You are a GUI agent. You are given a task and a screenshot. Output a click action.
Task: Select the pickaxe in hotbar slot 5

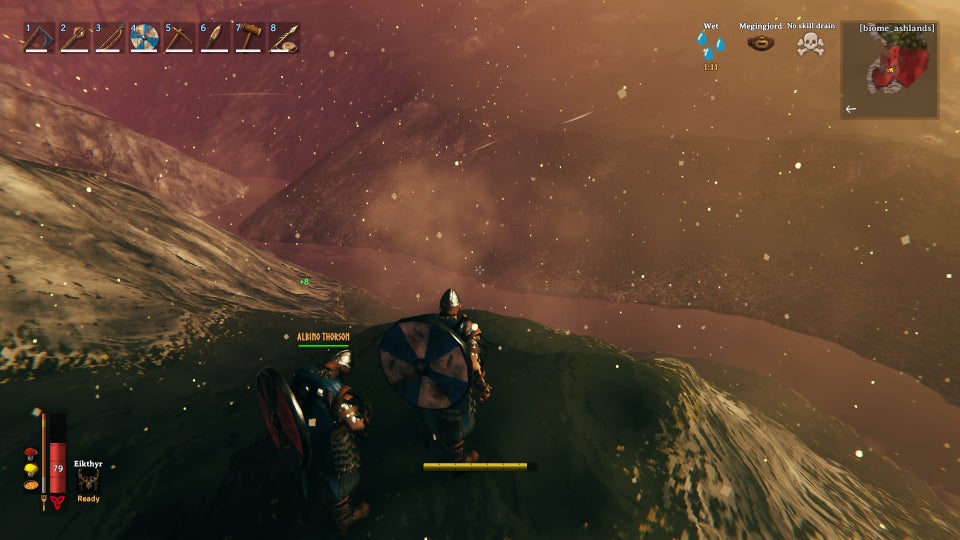point(180,38)
